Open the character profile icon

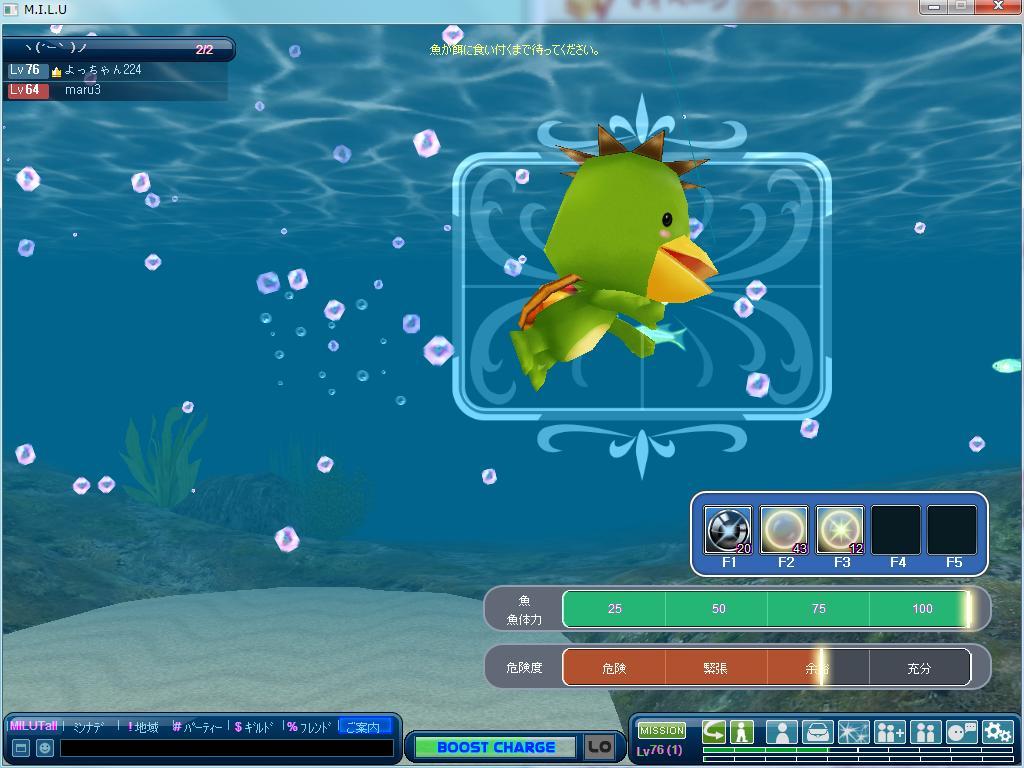pos(781,732)
